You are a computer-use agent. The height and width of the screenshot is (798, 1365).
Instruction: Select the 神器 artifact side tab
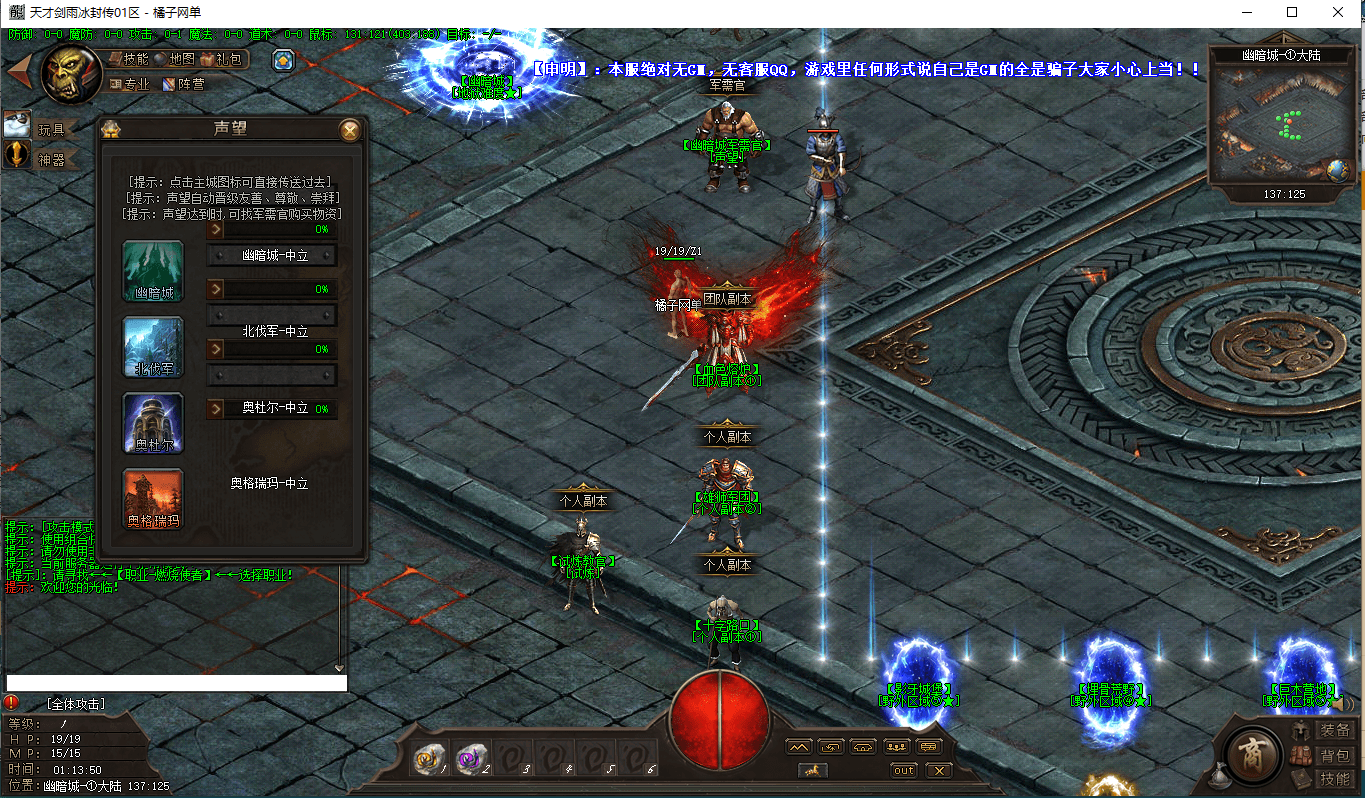tap(50, 158)
